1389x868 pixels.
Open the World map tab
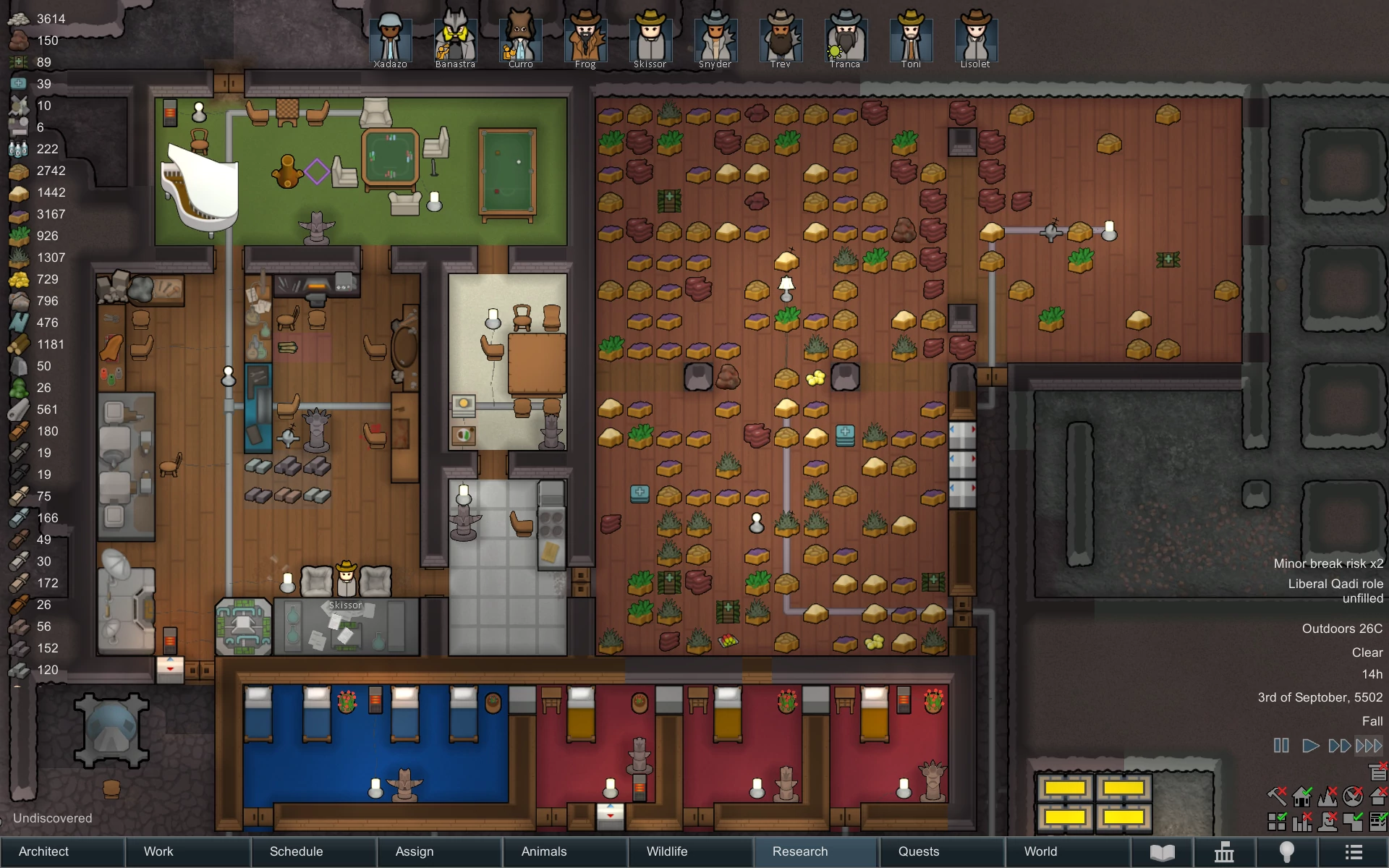1040,851
